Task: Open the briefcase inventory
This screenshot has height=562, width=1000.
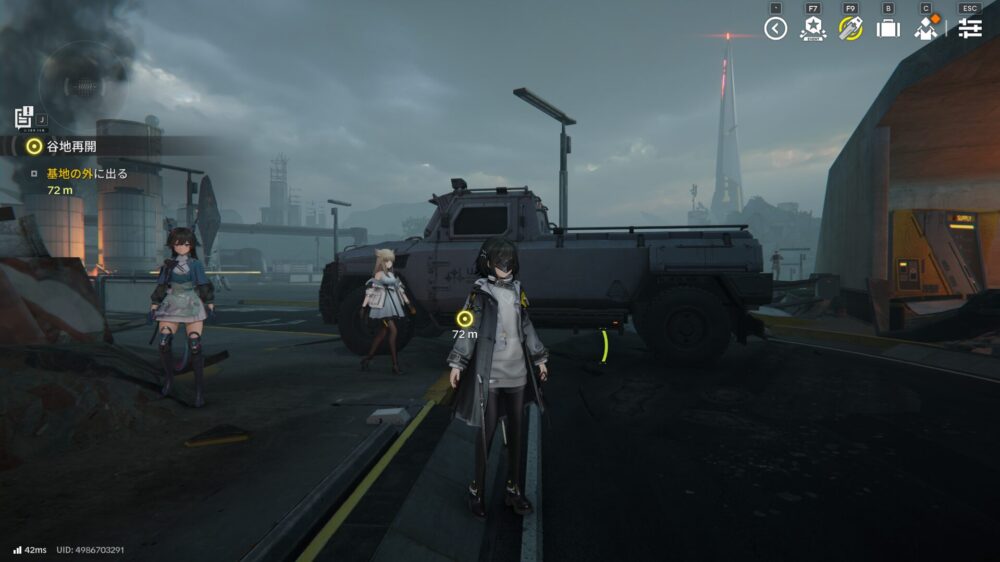Action: coord(888,28)
